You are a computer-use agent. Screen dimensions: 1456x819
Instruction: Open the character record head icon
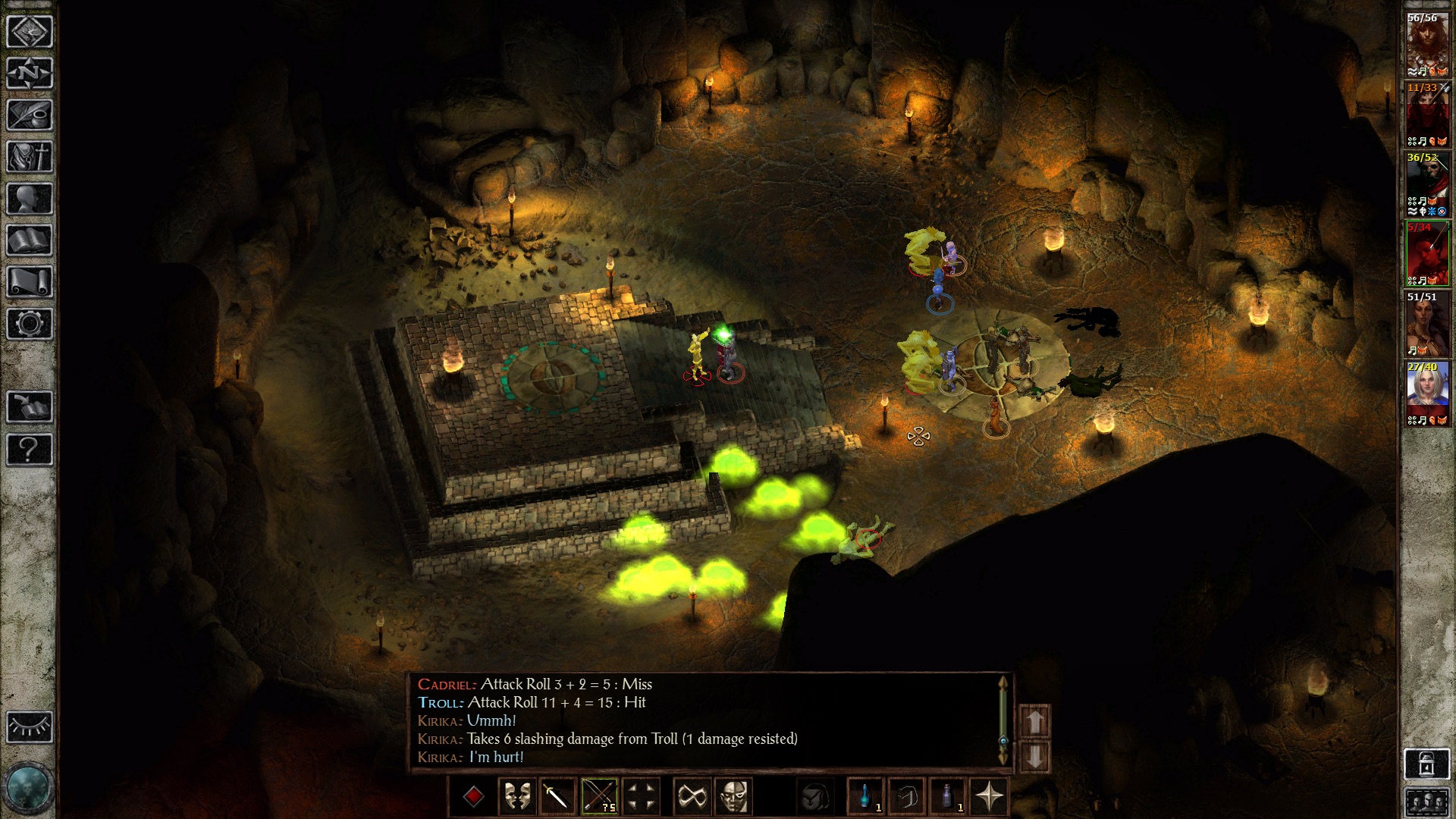pos(30,199)
